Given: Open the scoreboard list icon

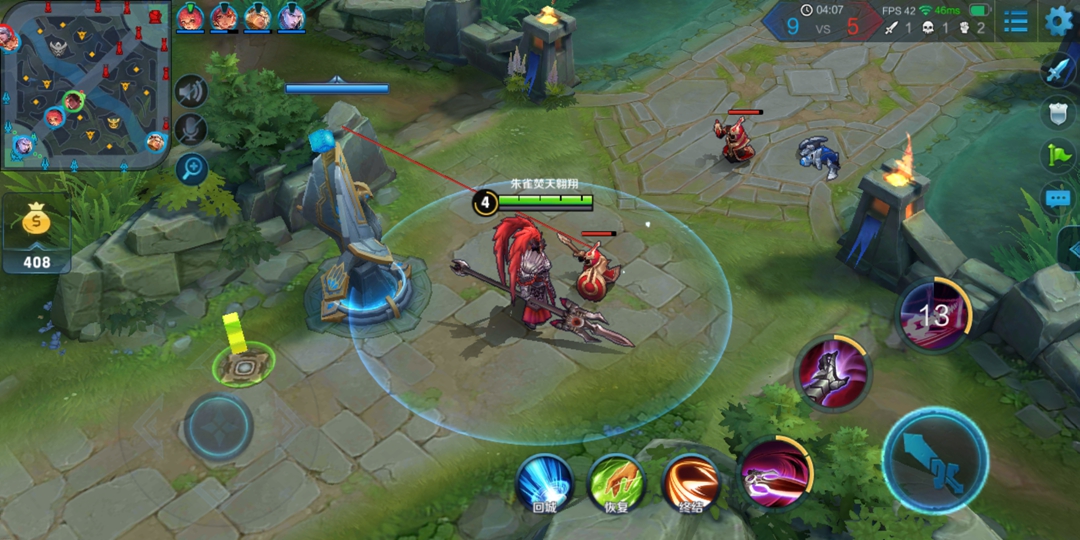Looking at the screenshot, I should point(1016,21).
